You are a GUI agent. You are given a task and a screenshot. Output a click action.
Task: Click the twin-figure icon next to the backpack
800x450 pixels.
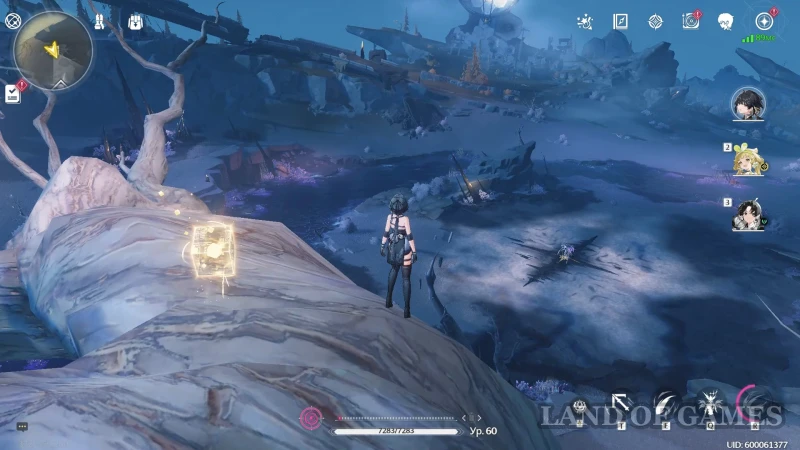[100, 21]
